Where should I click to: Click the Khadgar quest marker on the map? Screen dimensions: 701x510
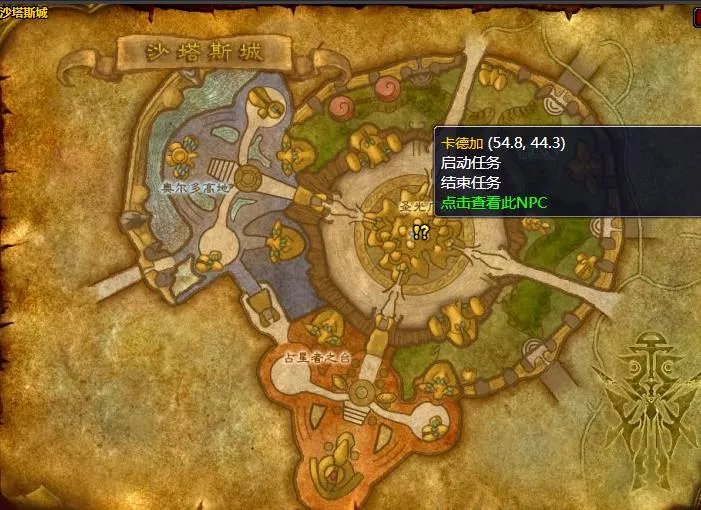coord(420,232)
